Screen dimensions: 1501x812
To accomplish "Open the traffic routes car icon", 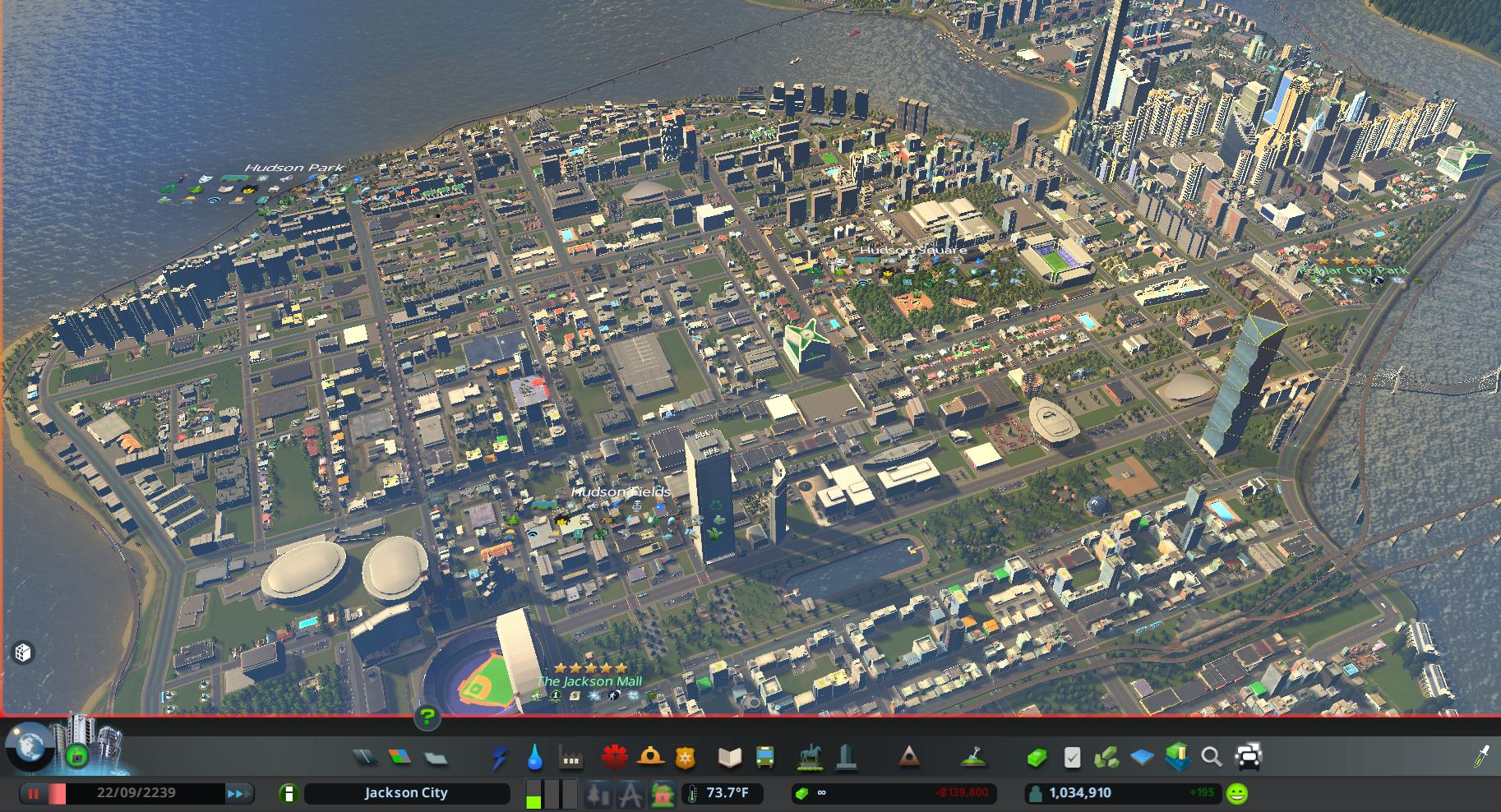I will (1249, 757).
